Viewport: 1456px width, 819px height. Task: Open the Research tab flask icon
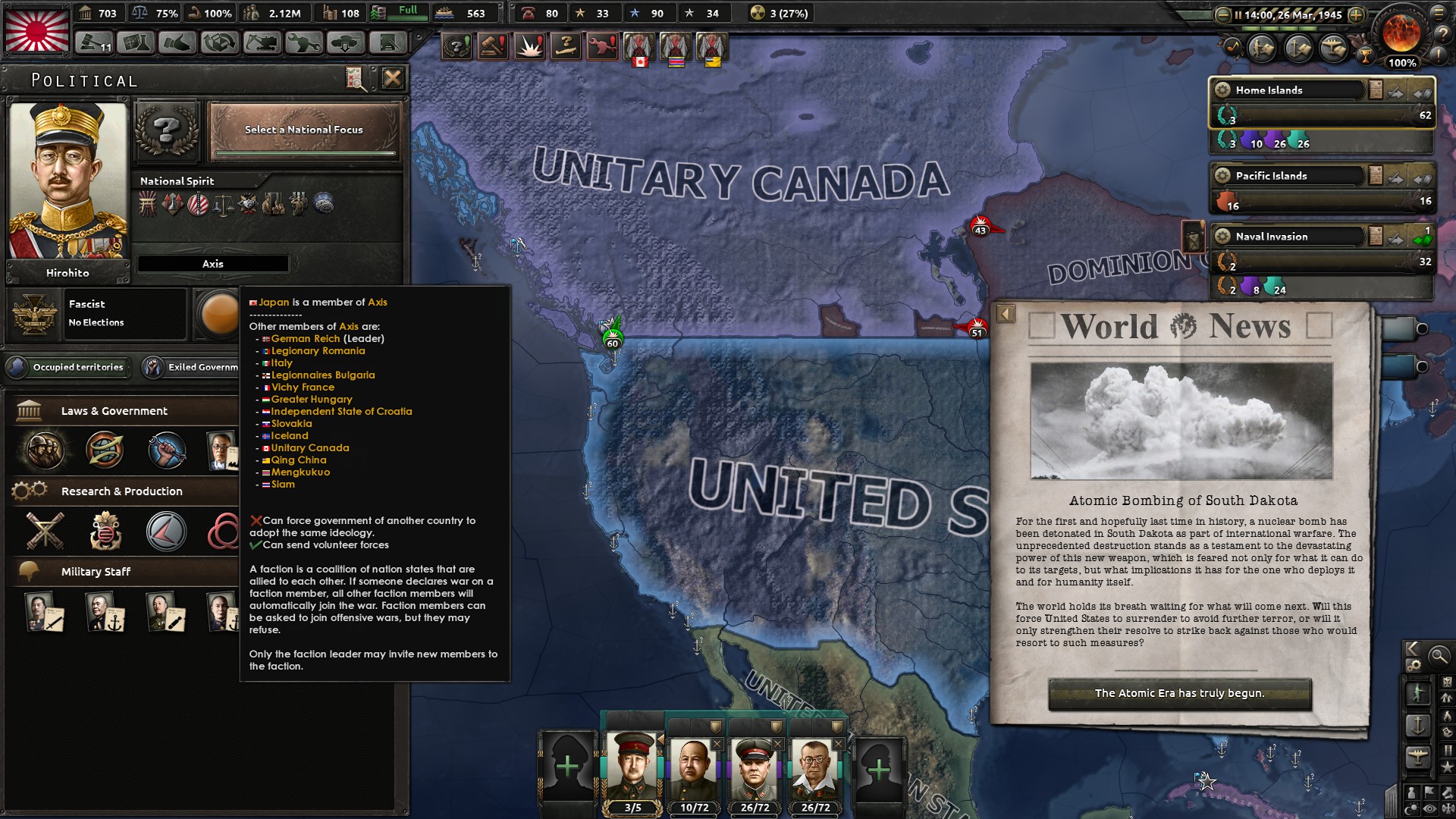(136, 44)
